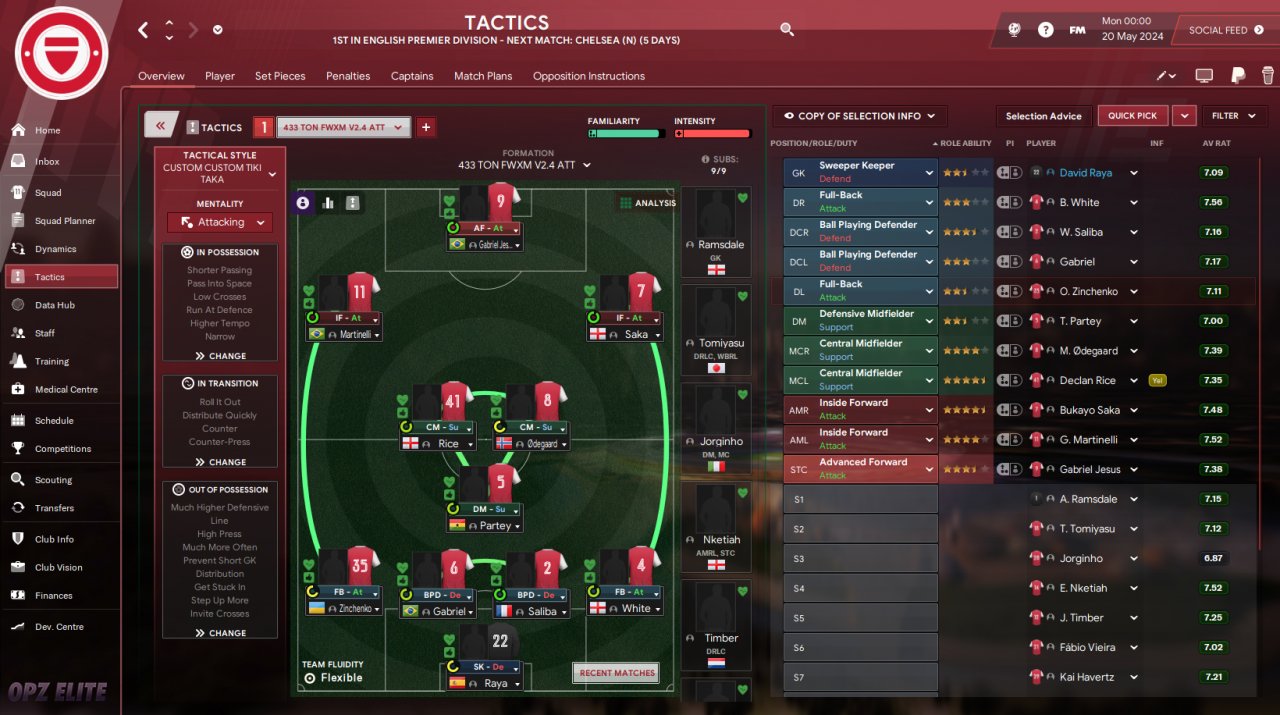
Task: Open Selection Advice
Action: 1043,116
